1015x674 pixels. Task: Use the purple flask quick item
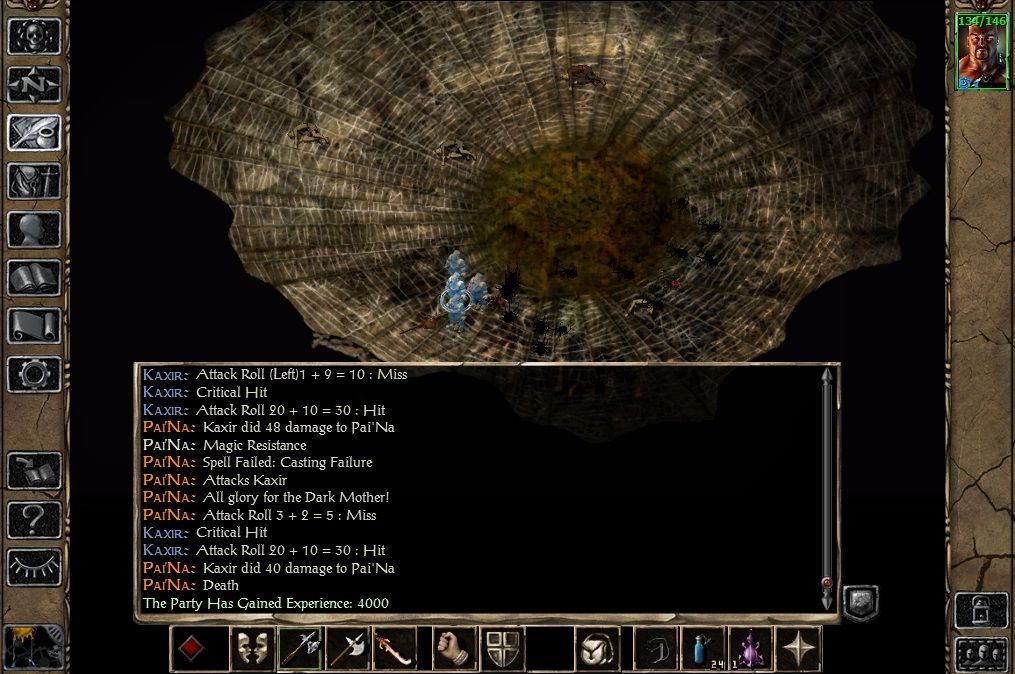(x=749, y=649)
